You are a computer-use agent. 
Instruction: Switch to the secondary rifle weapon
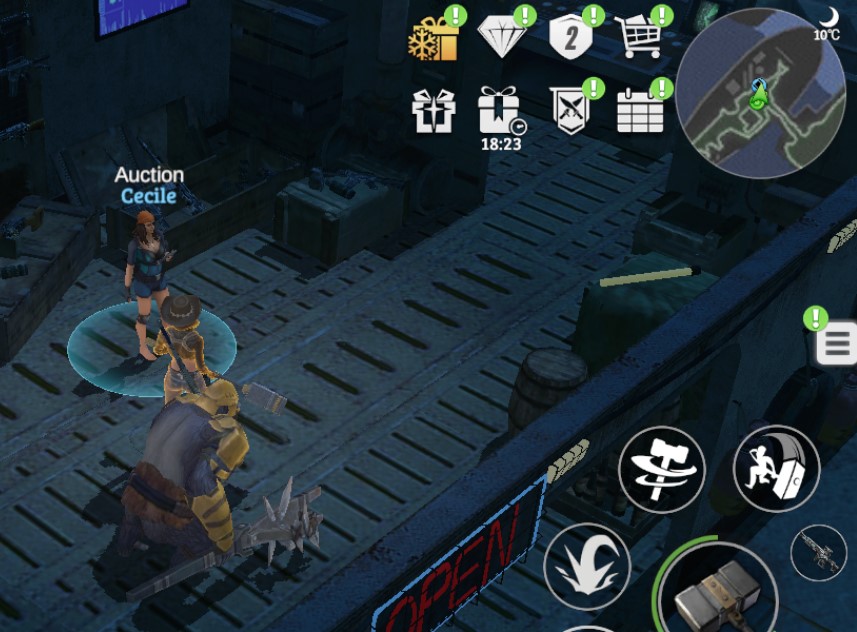[818, 552]
